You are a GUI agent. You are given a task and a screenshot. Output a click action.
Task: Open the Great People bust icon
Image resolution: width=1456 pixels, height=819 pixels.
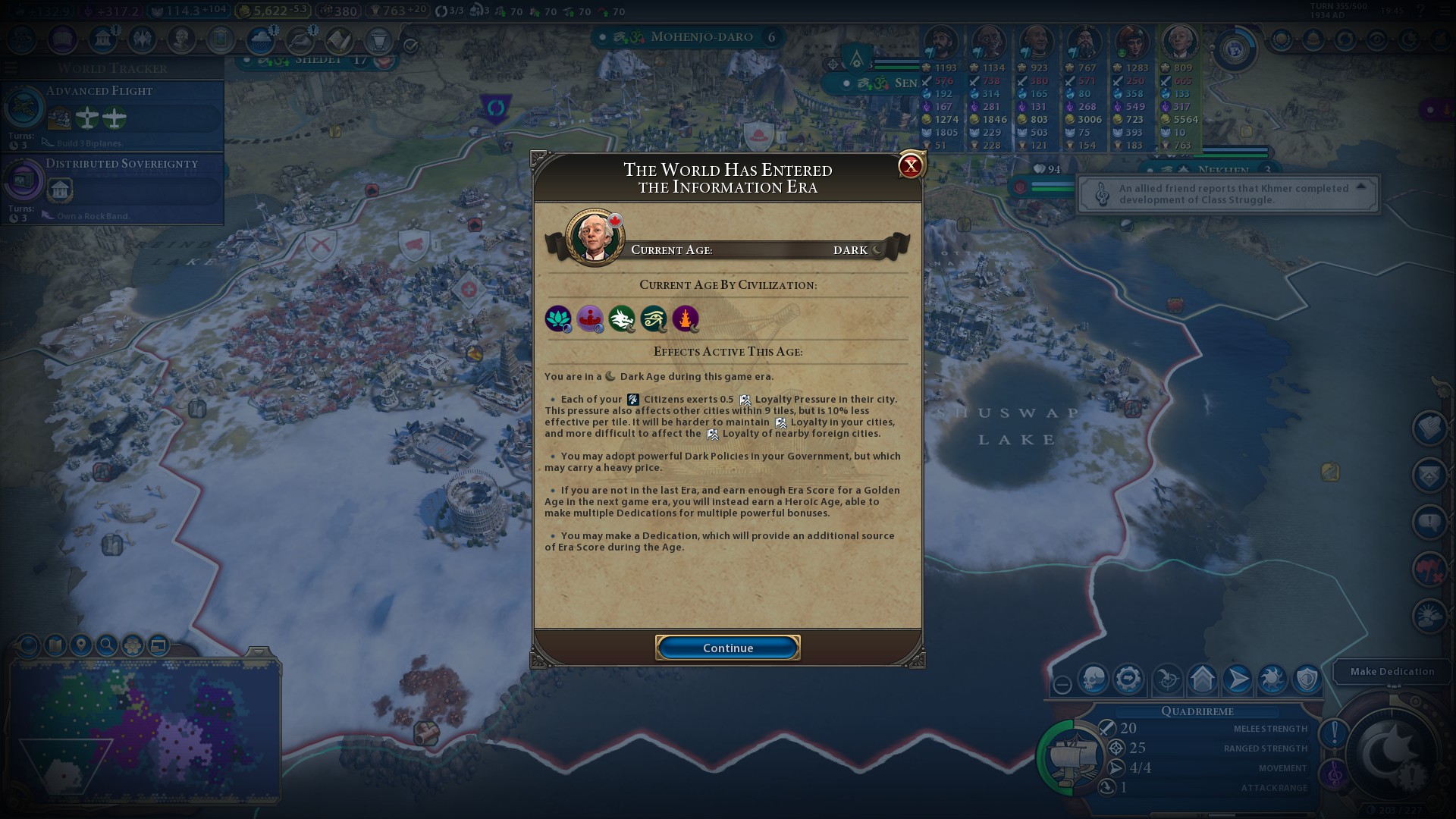(181, 38)
